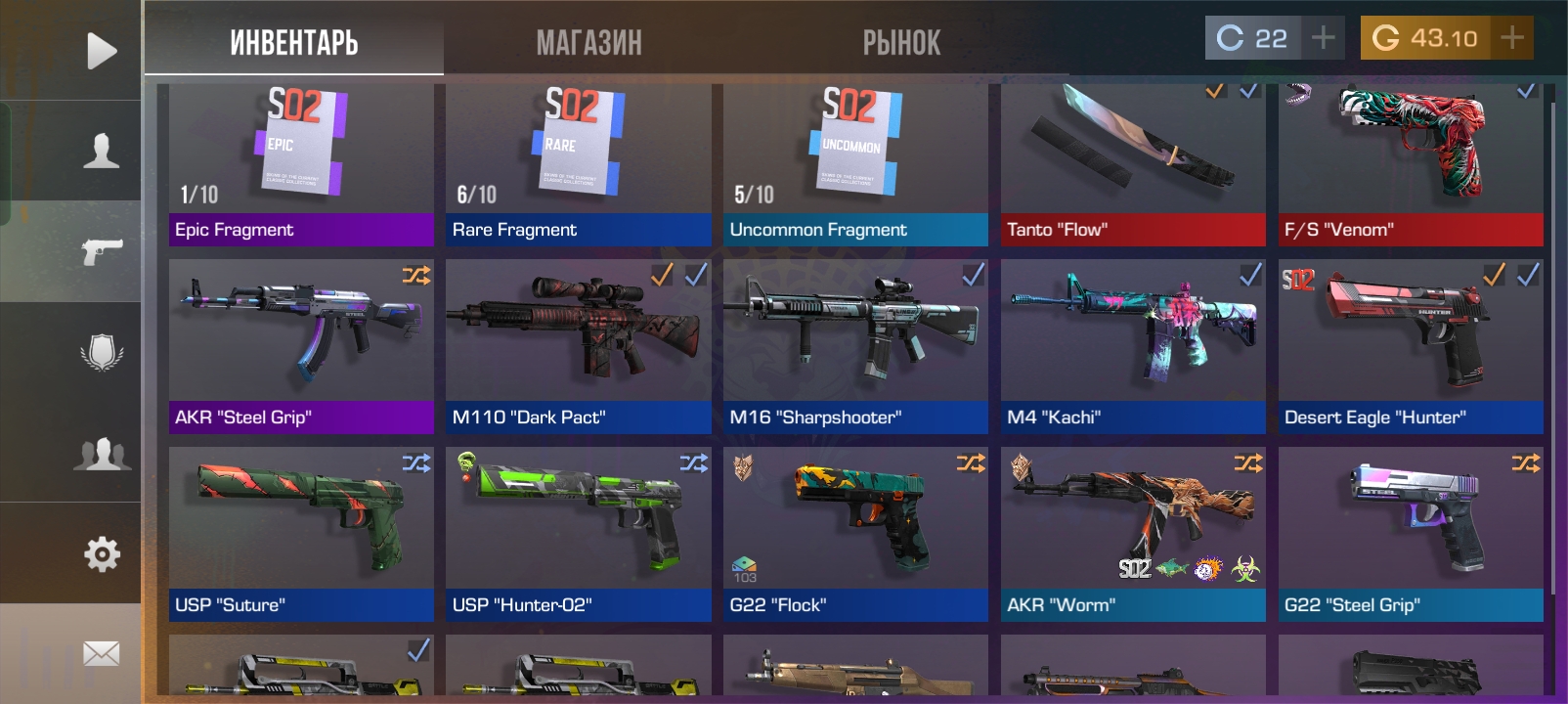Select the G22 "Flock" pistol
1568x704 pixels.
click(x=855, y=534)
